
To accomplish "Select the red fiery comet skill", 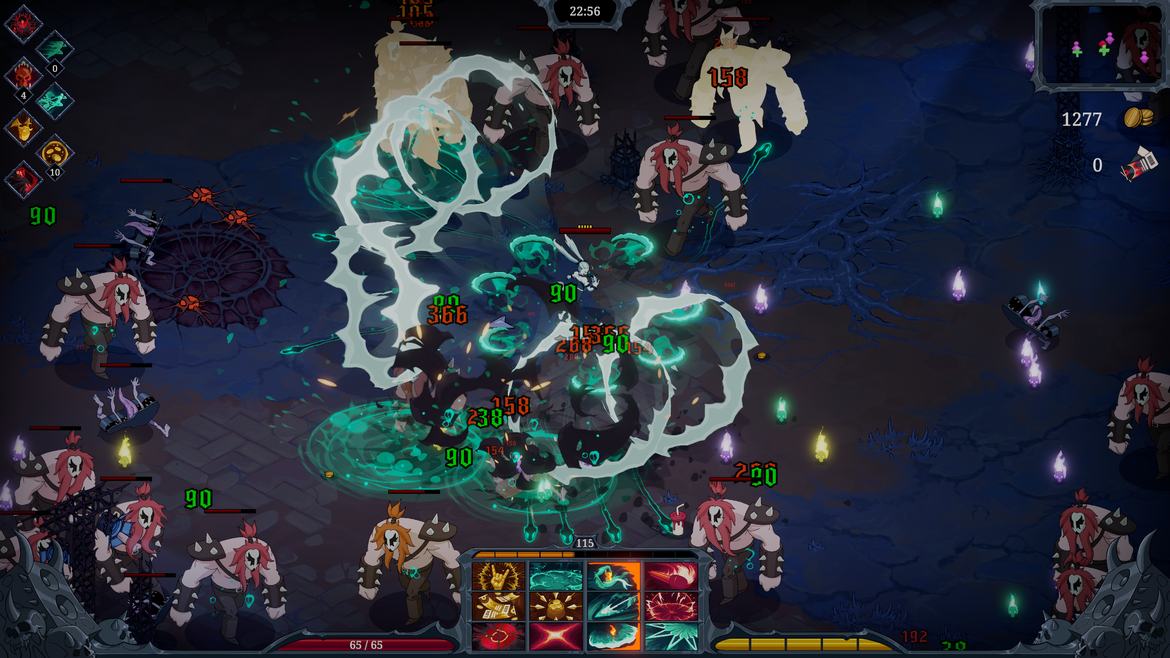I will coord(670,576).
